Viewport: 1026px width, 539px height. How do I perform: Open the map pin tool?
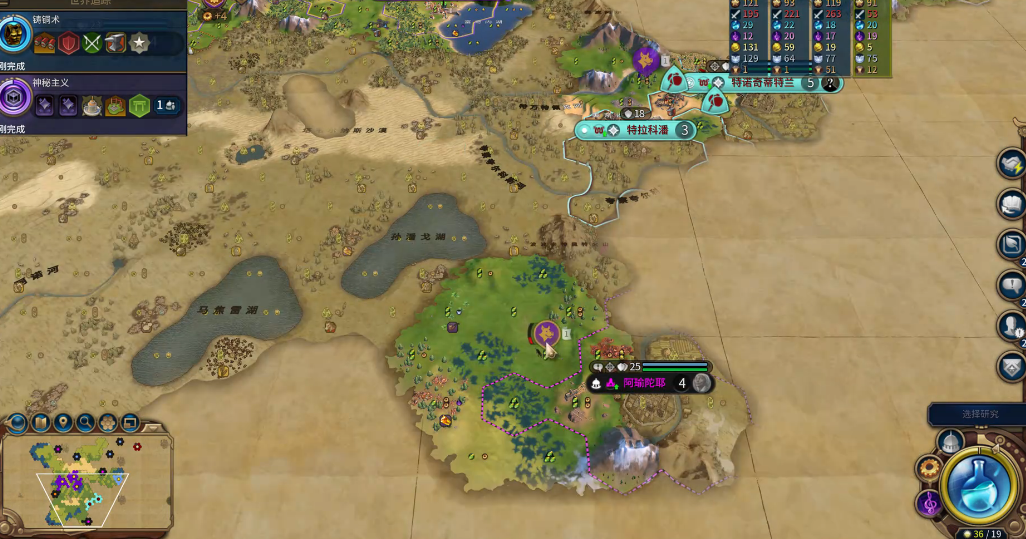coord(63,423)
